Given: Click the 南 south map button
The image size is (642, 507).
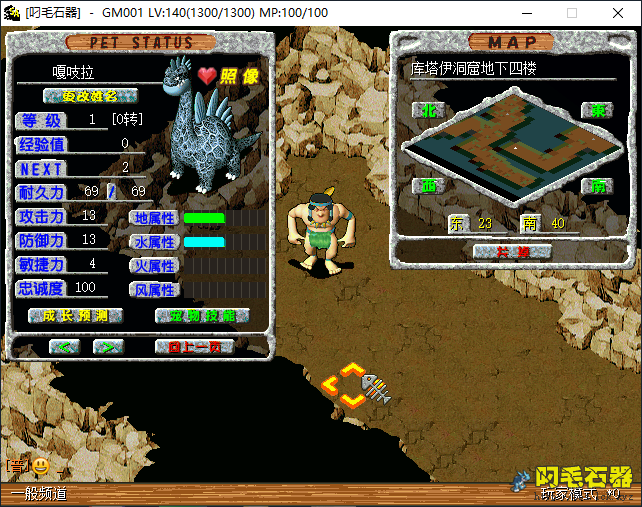Looking at the screenshot, I should click(x=596, y=186).
